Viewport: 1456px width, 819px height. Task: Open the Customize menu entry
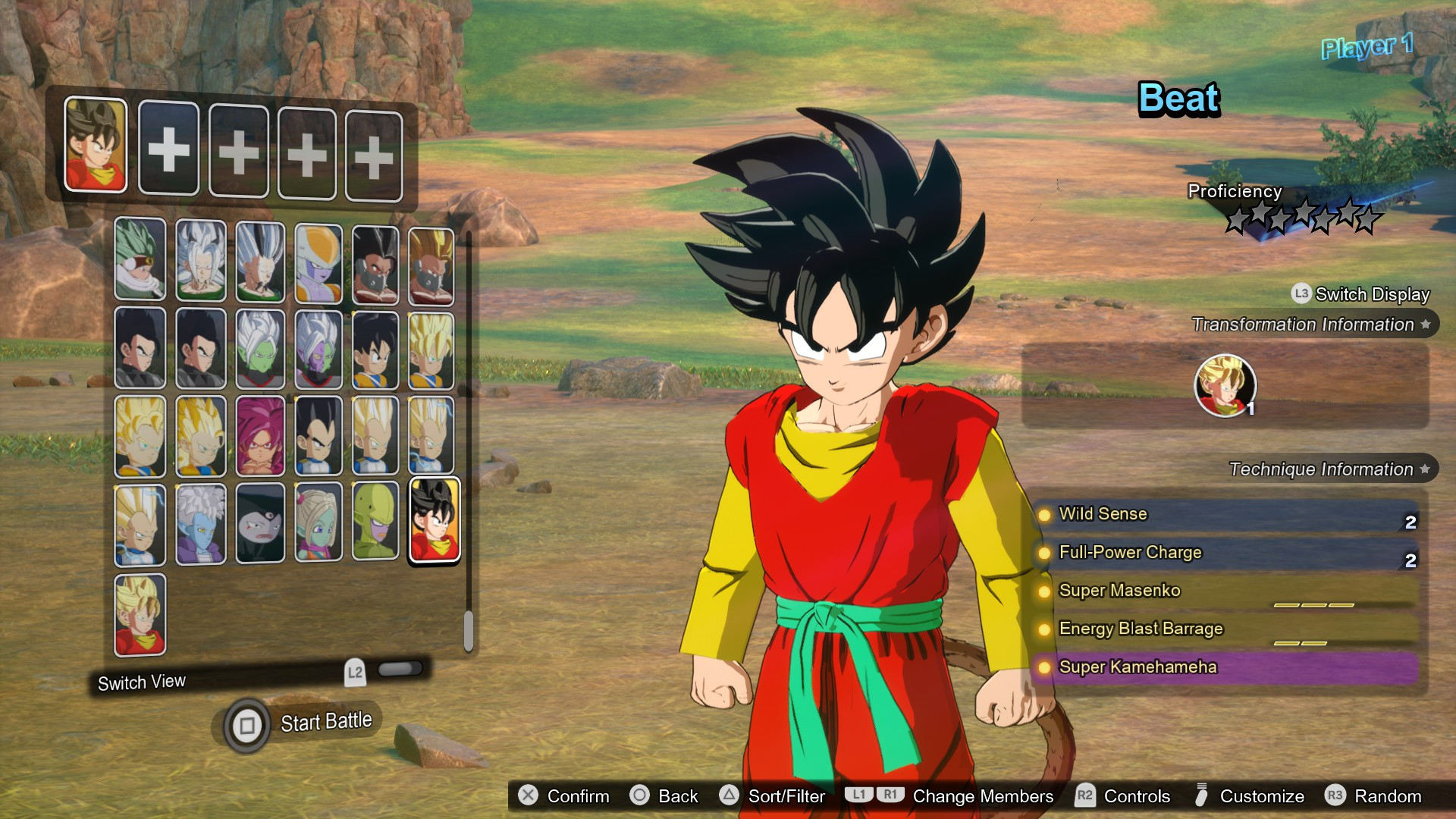1261,796
